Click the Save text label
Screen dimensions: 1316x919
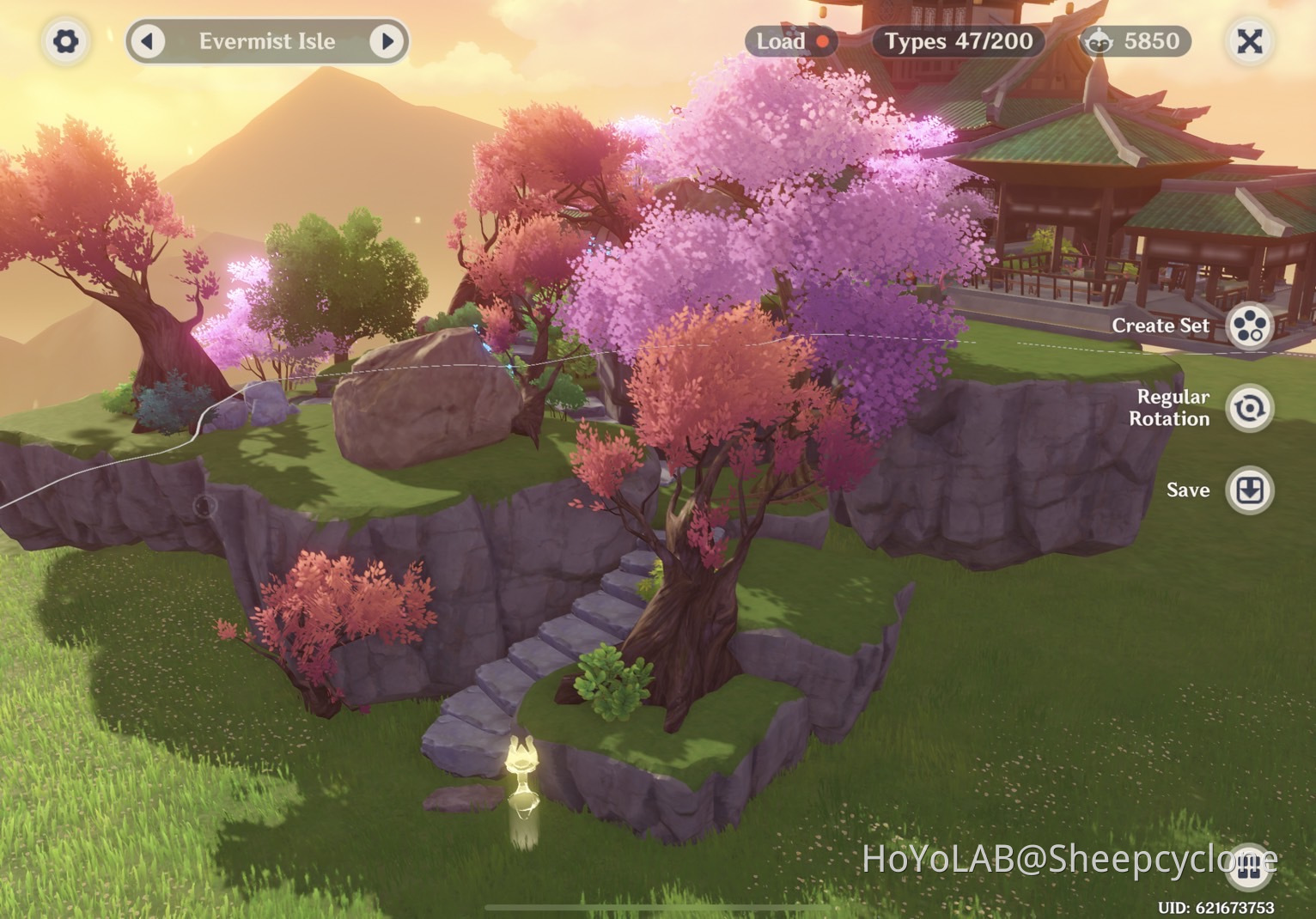coord(1189,490)
